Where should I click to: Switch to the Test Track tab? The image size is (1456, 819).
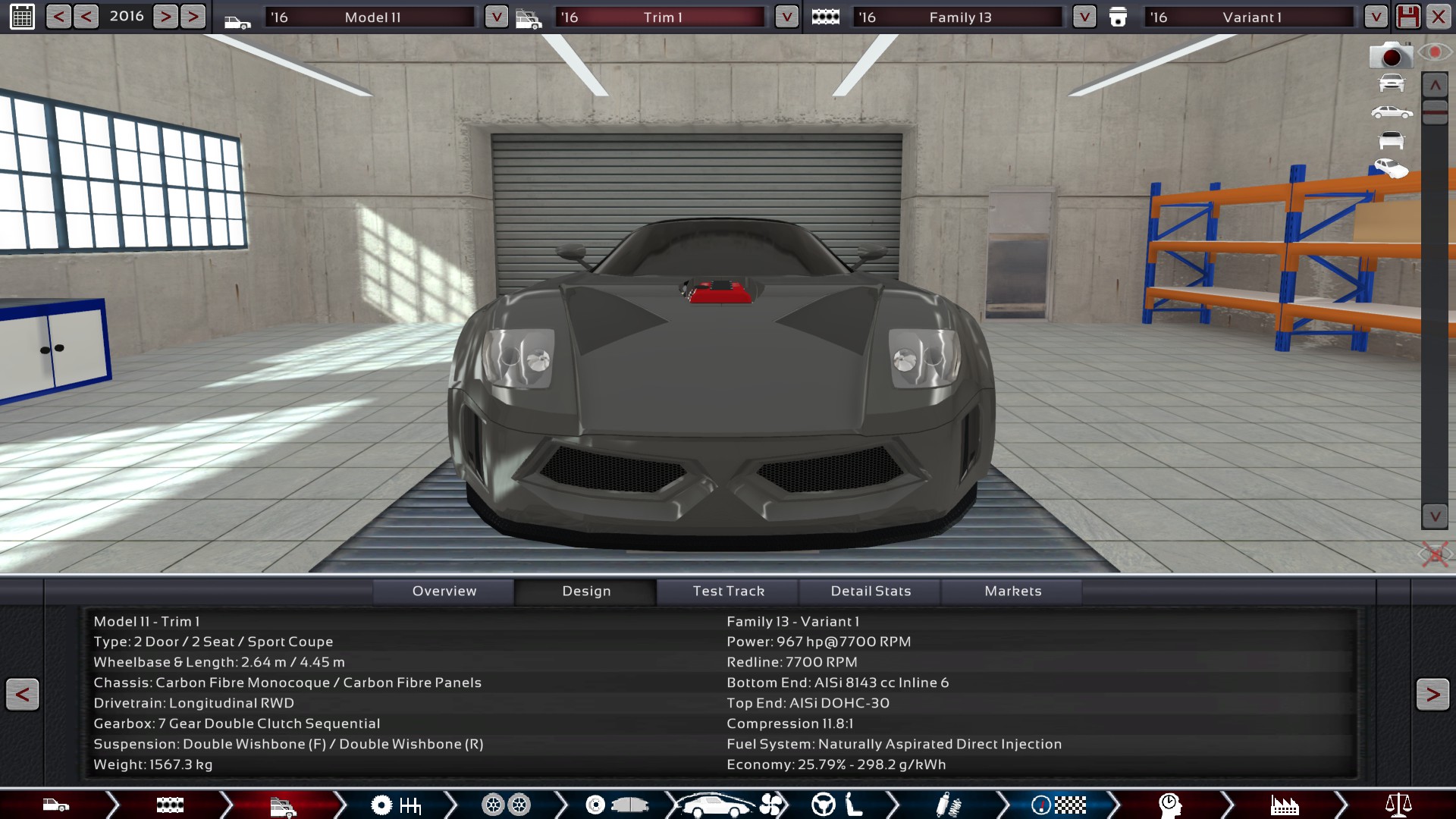click(x=728, y=591)
